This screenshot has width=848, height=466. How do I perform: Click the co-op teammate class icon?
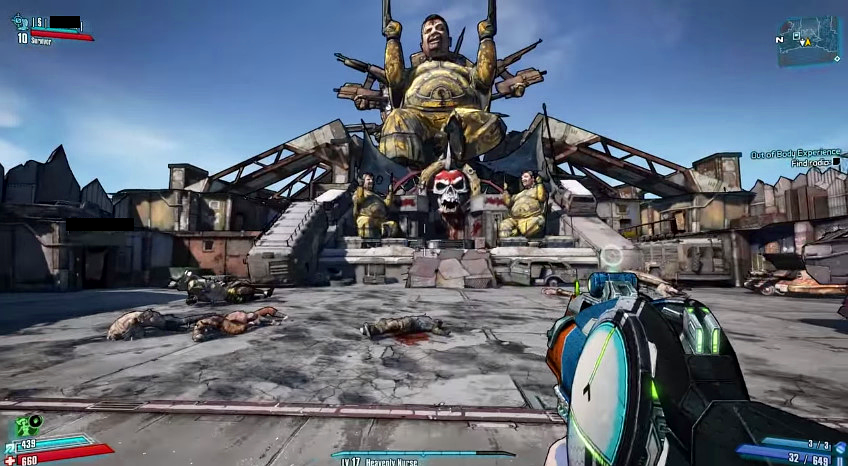click(19, 21)
